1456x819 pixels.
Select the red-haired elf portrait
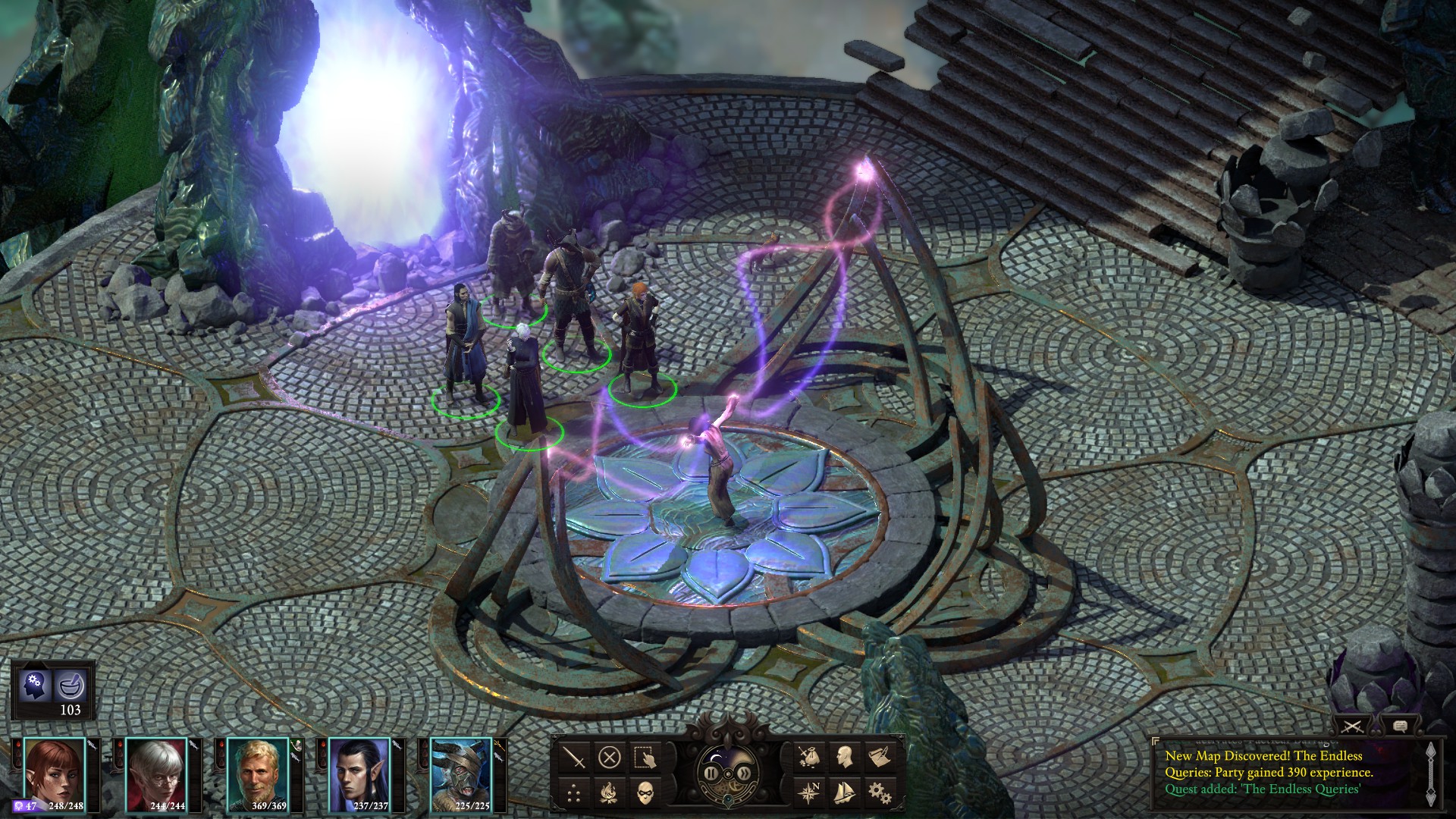(54, 772)
